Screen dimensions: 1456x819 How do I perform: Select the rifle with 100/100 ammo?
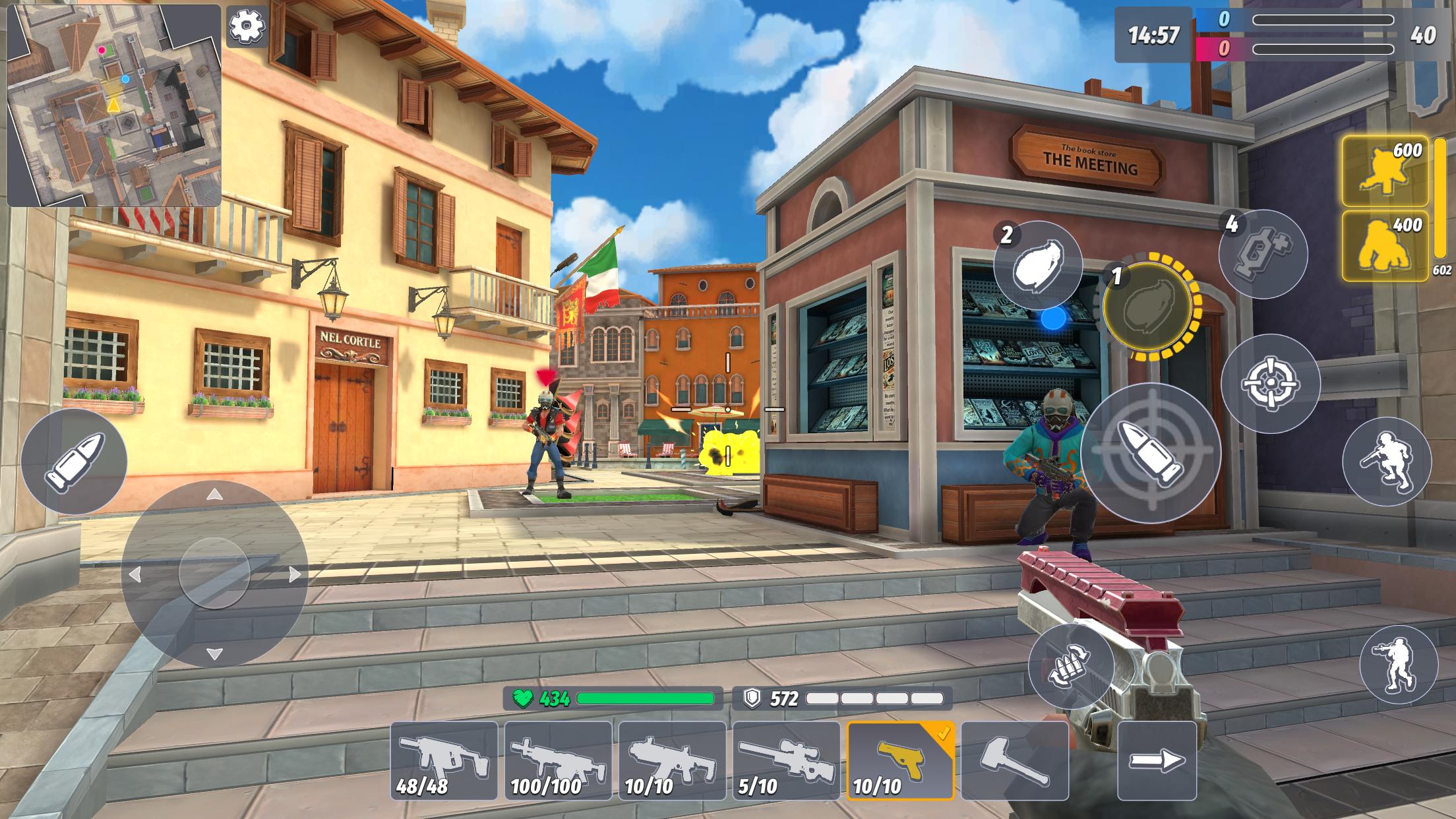point(557,762)
